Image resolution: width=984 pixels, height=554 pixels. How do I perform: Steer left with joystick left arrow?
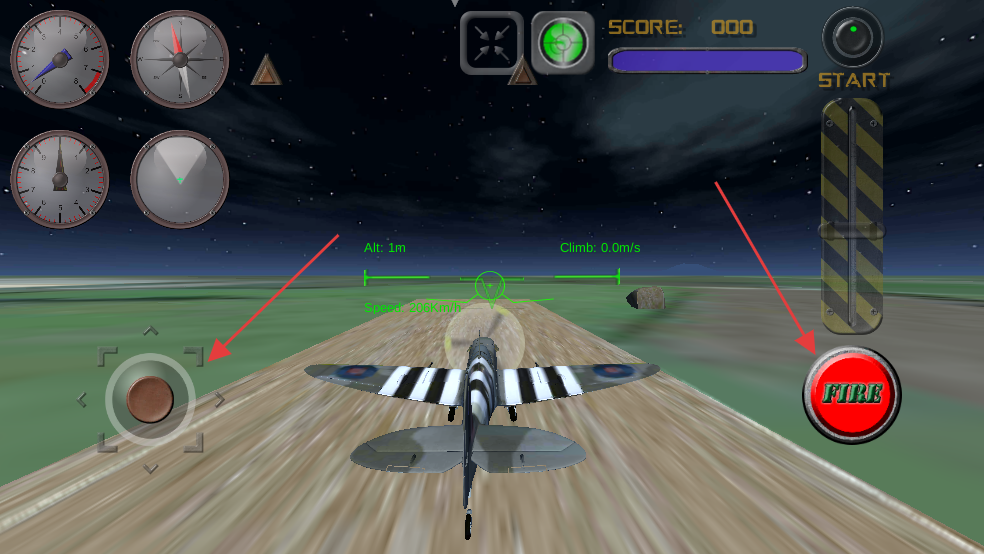coord(82,400)
